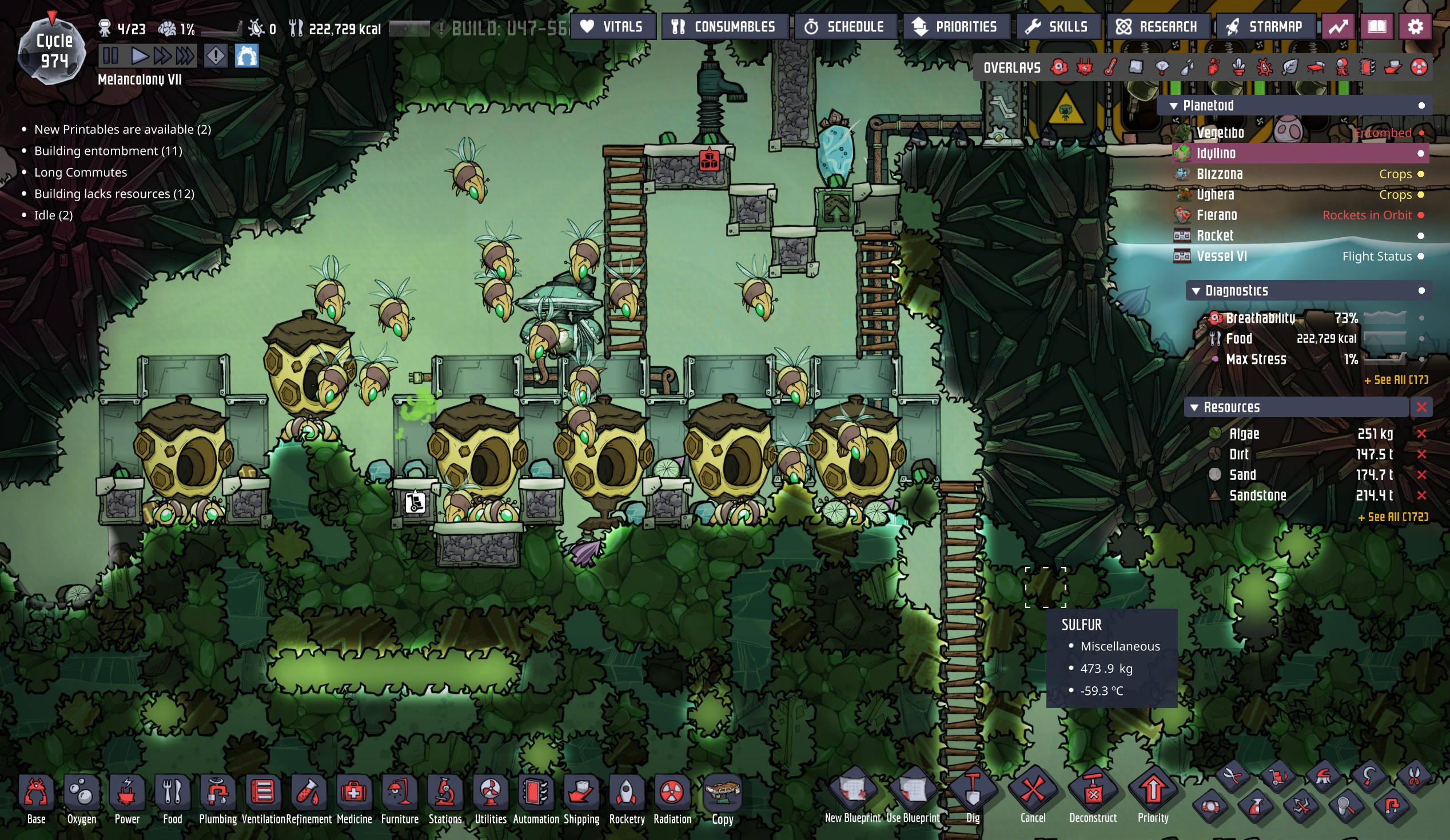Open the Research tree
The width and height of the screenshot is (1450, 840).
click(1157, 27)
